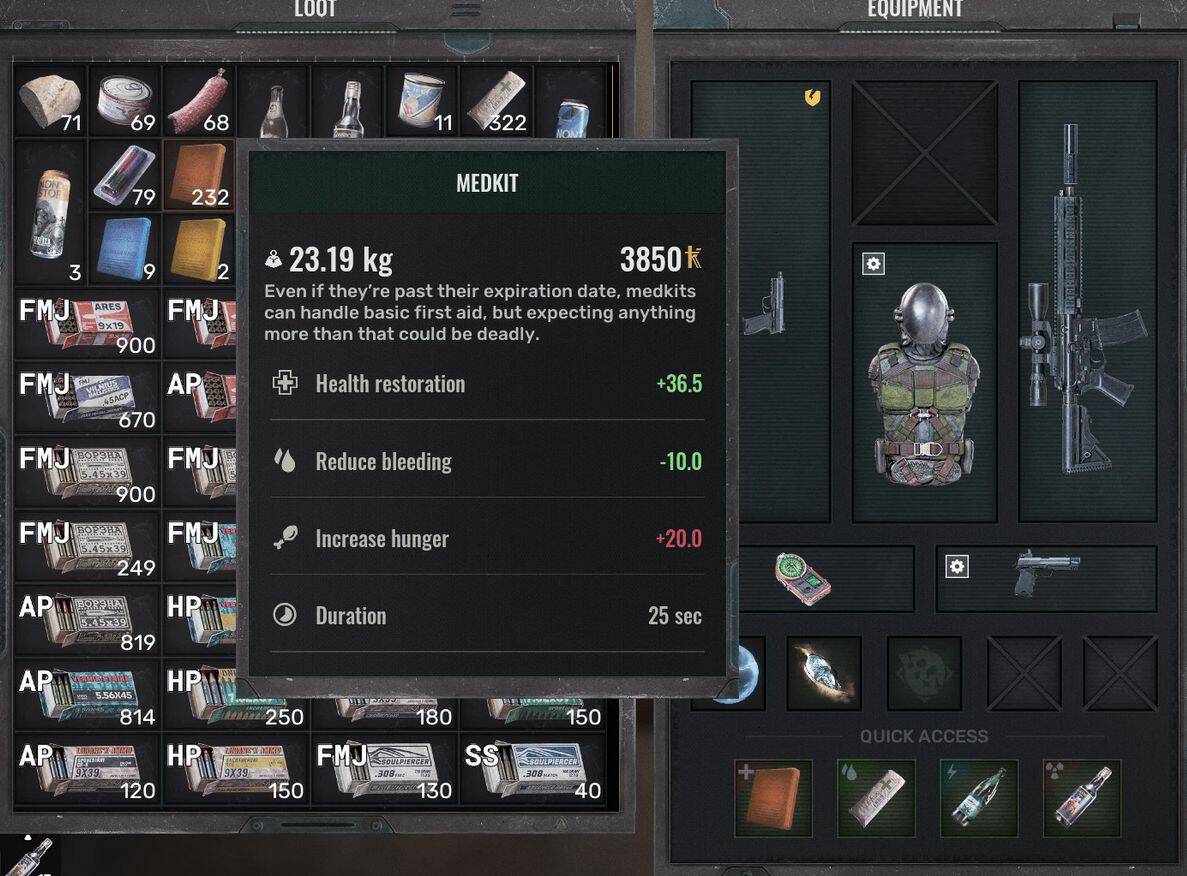
Task: Click the equipped helmeted armor suit
Action: 924,385
